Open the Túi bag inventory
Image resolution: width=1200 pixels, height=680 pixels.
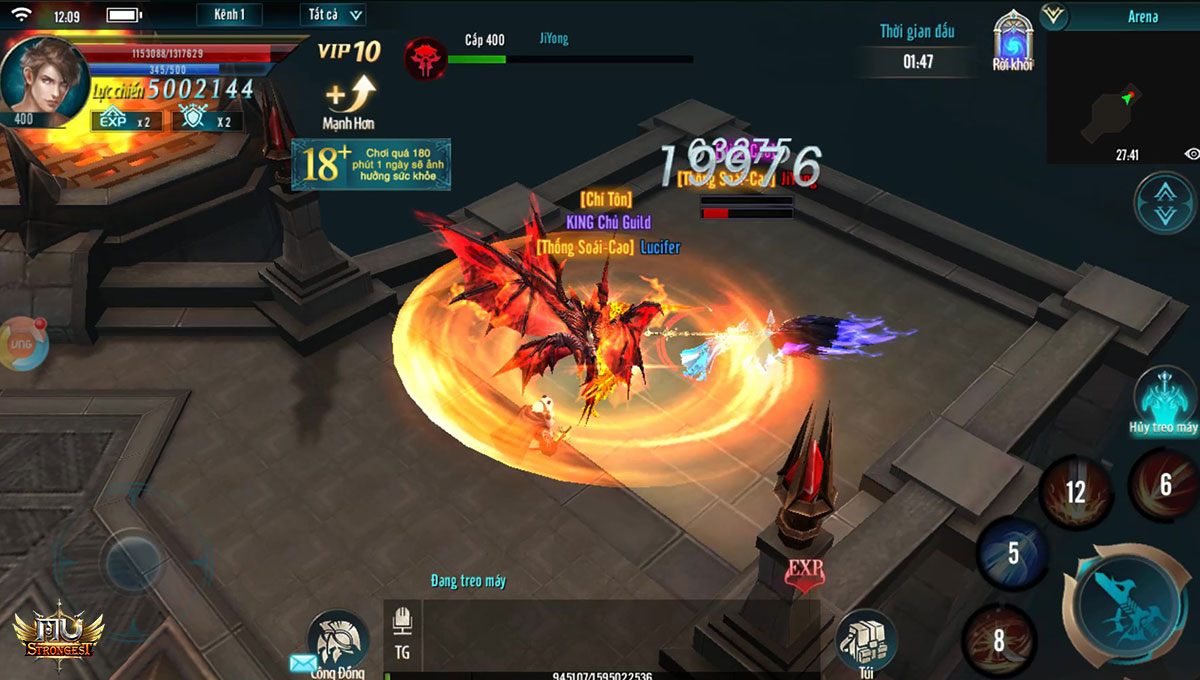[866, 640]
